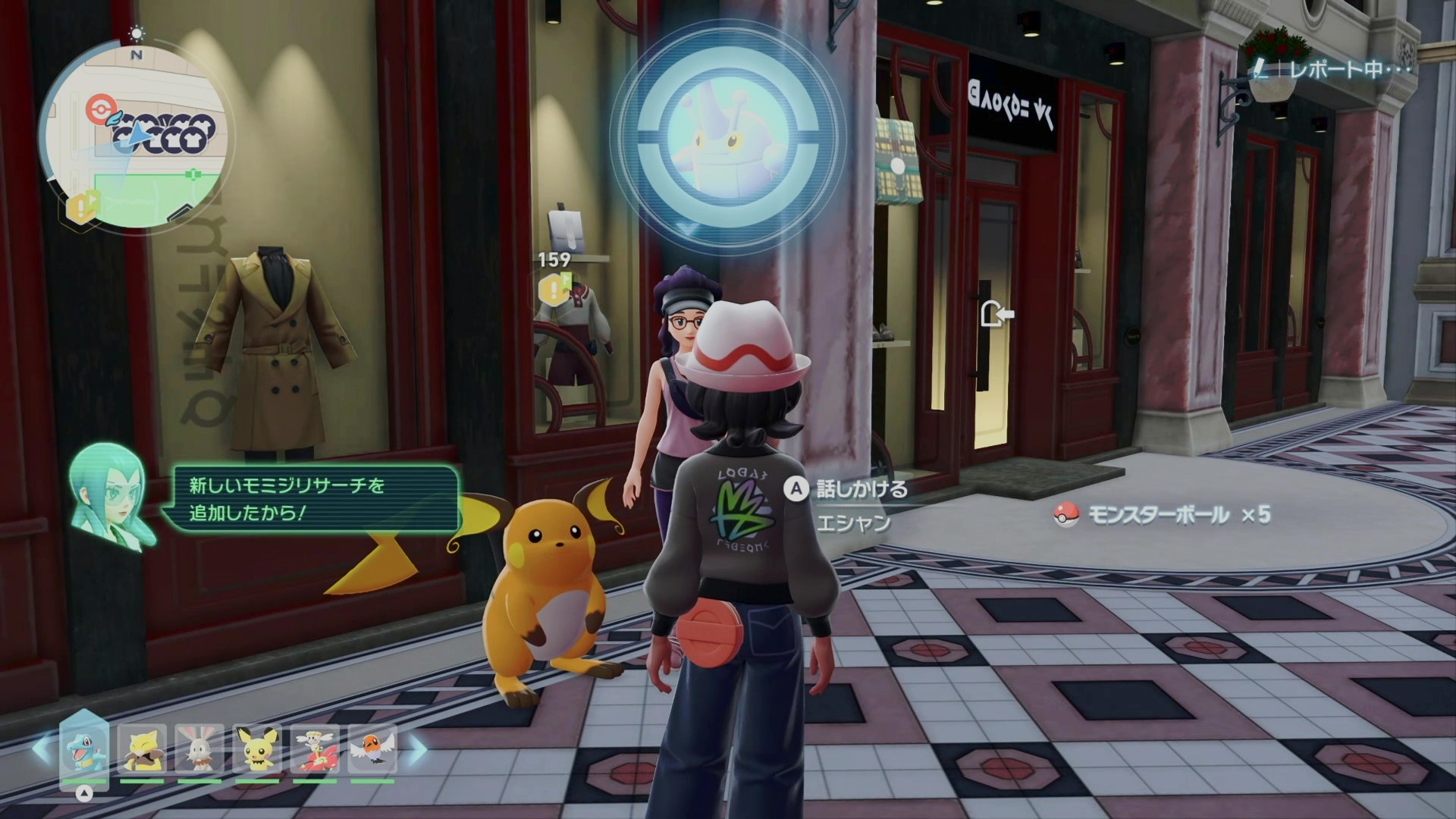Screen dimensions: 1456x819
Task: Select the green wild zone marker on minimap
Action: click(194, 174)
